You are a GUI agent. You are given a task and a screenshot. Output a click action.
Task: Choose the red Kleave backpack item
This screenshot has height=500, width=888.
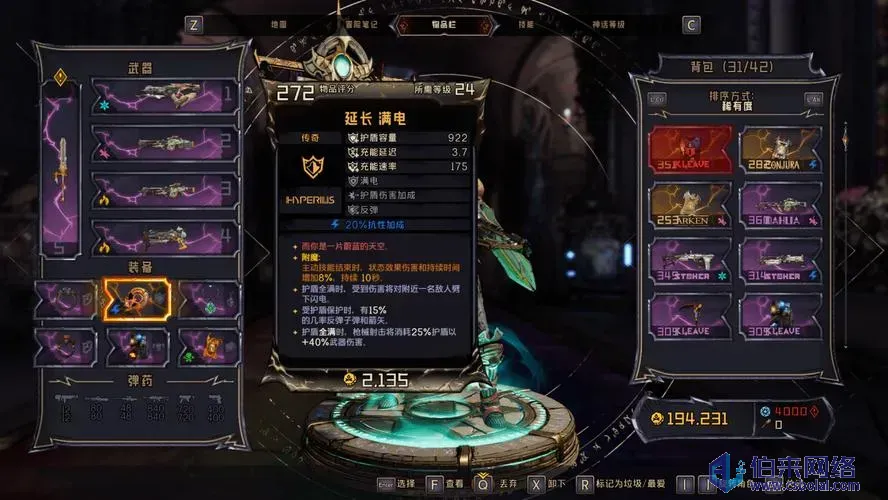tap(690, 149)
